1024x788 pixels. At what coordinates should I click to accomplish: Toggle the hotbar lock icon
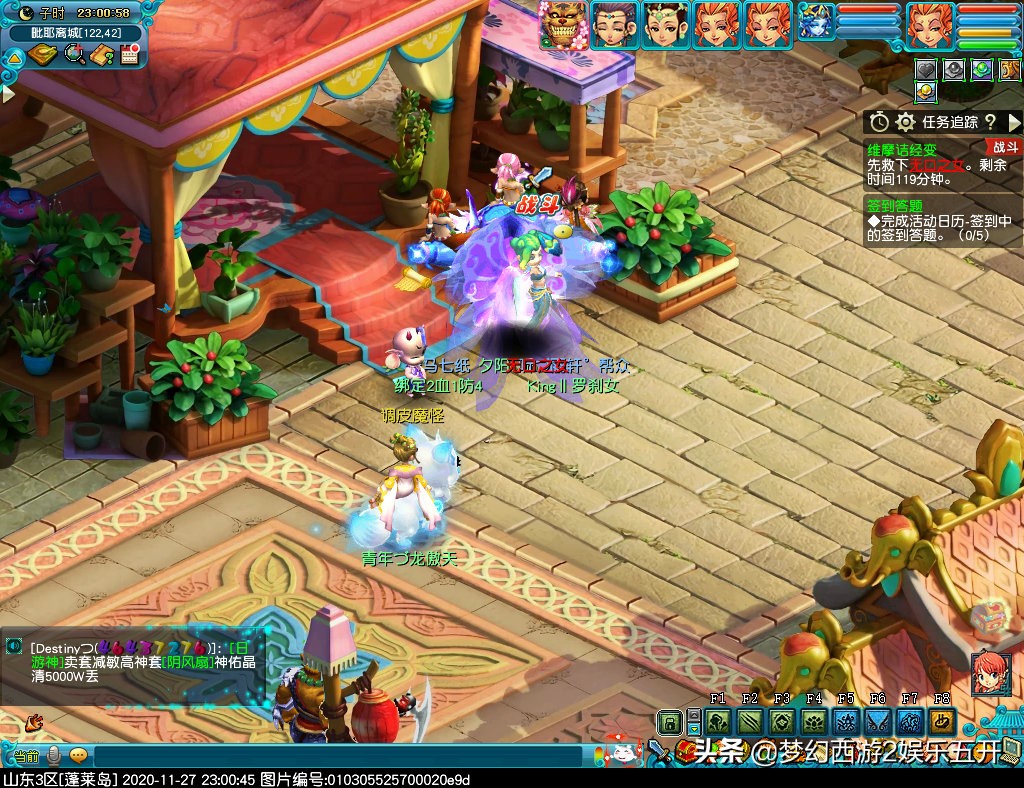669,722
